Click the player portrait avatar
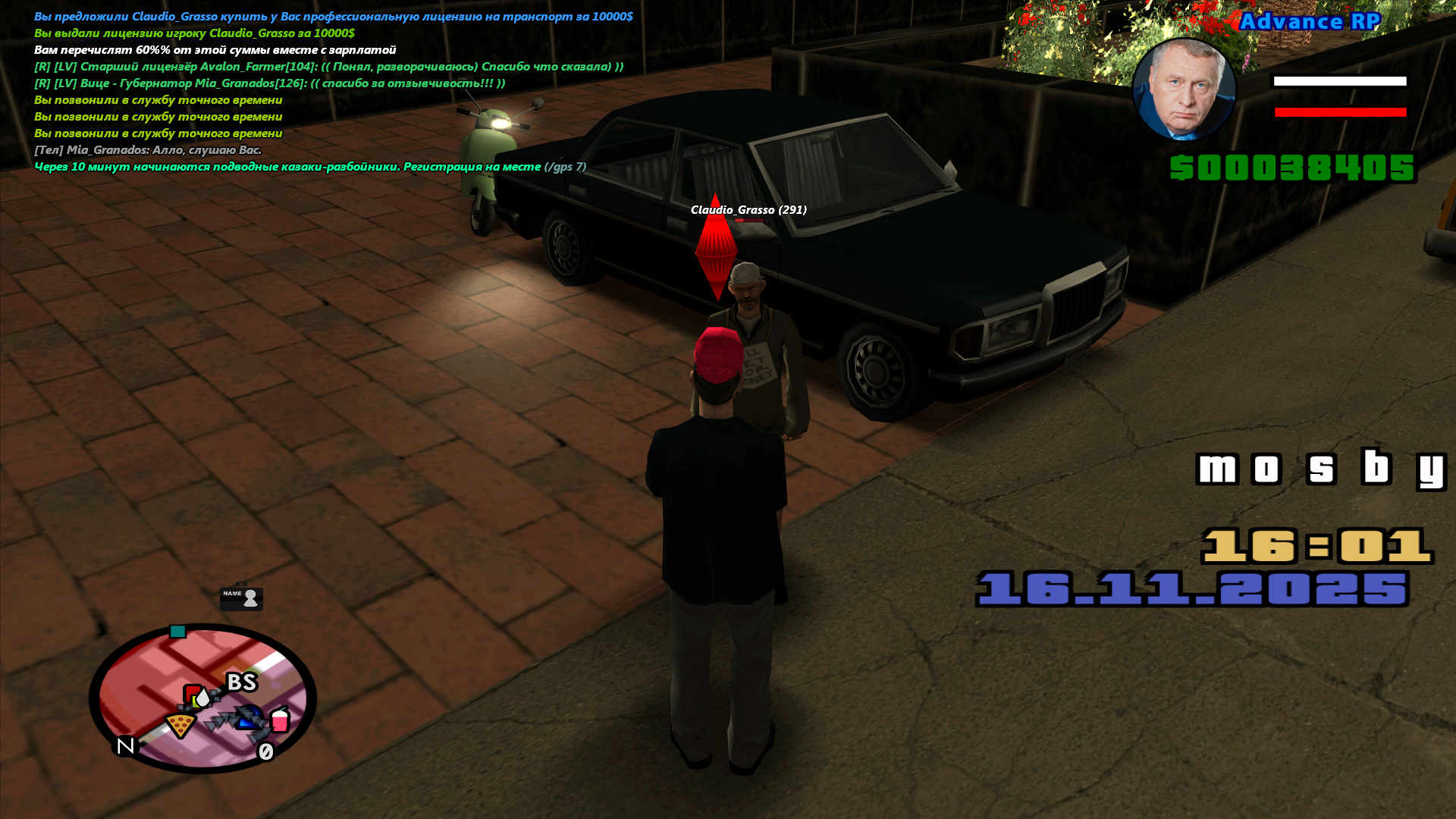Viewport: 1456px width, 819px height. 1184,90
